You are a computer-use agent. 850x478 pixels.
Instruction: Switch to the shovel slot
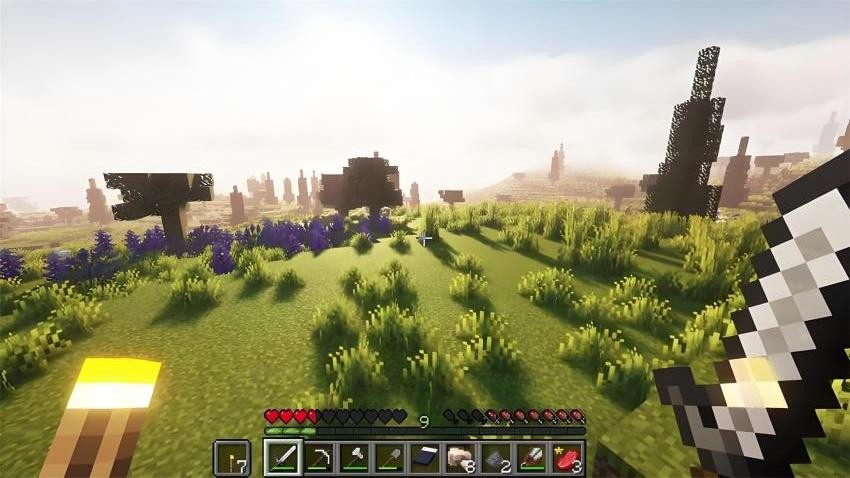point(390,458)
